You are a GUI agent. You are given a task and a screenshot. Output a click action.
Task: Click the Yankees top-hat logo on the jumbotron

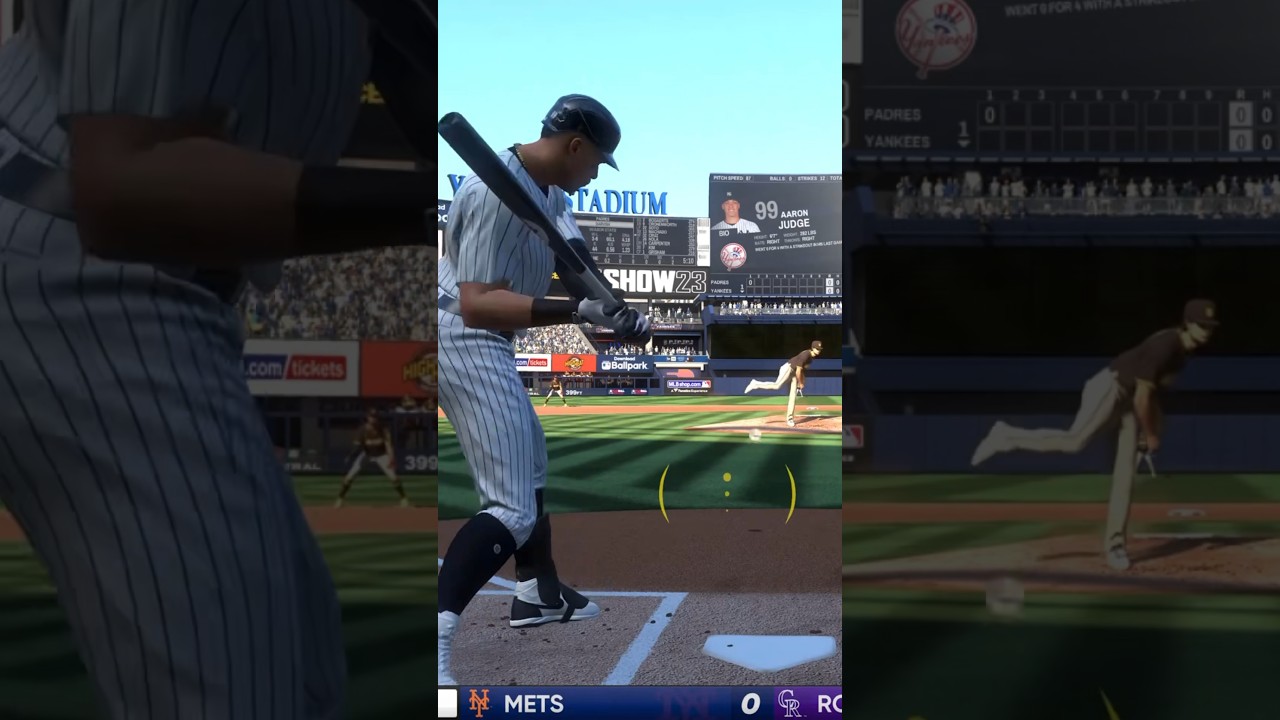(733, 254)
